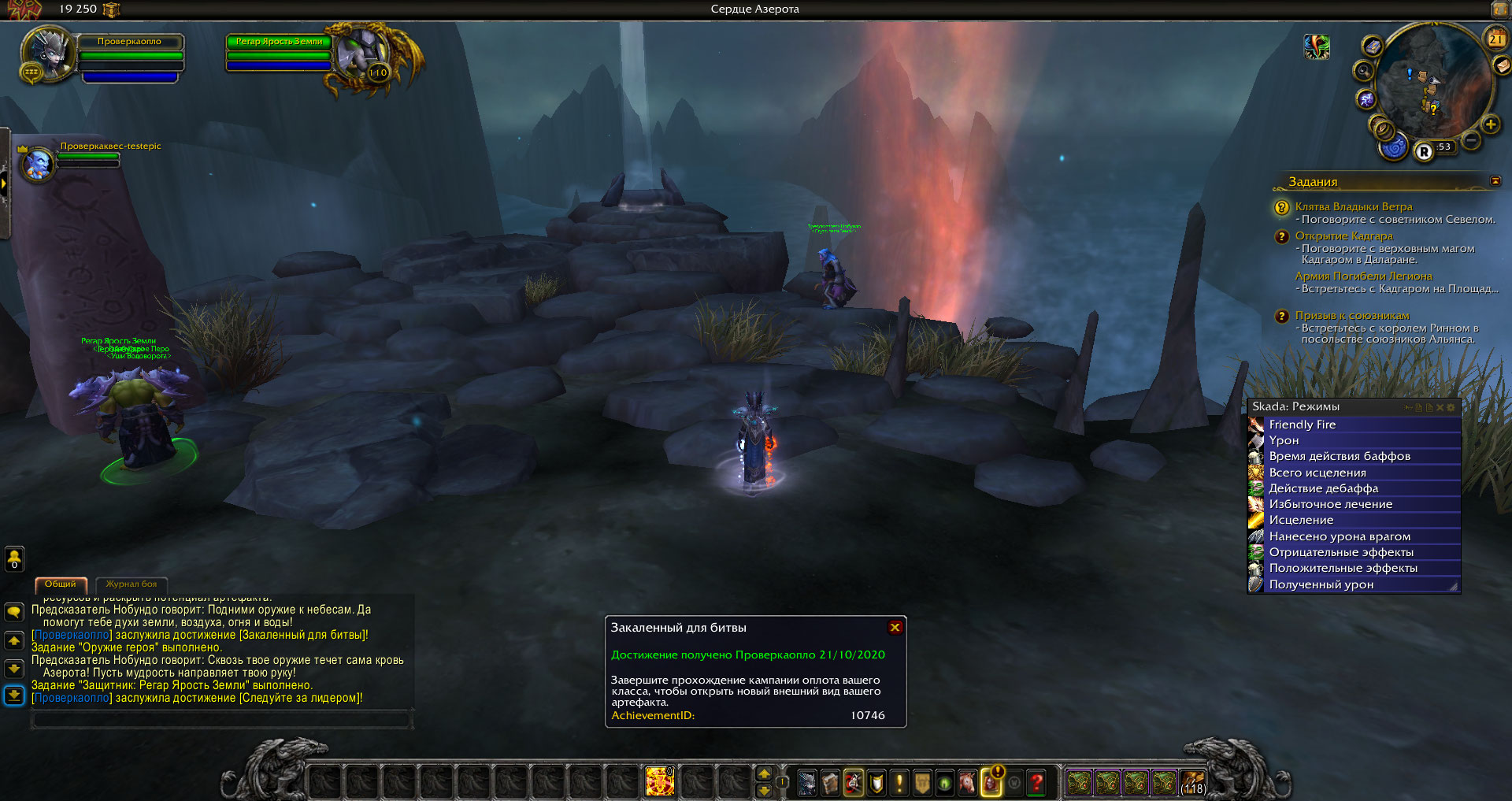Select Всего исцеления in Skada list
The image size is (1512, 801).
click(1317, 473)
